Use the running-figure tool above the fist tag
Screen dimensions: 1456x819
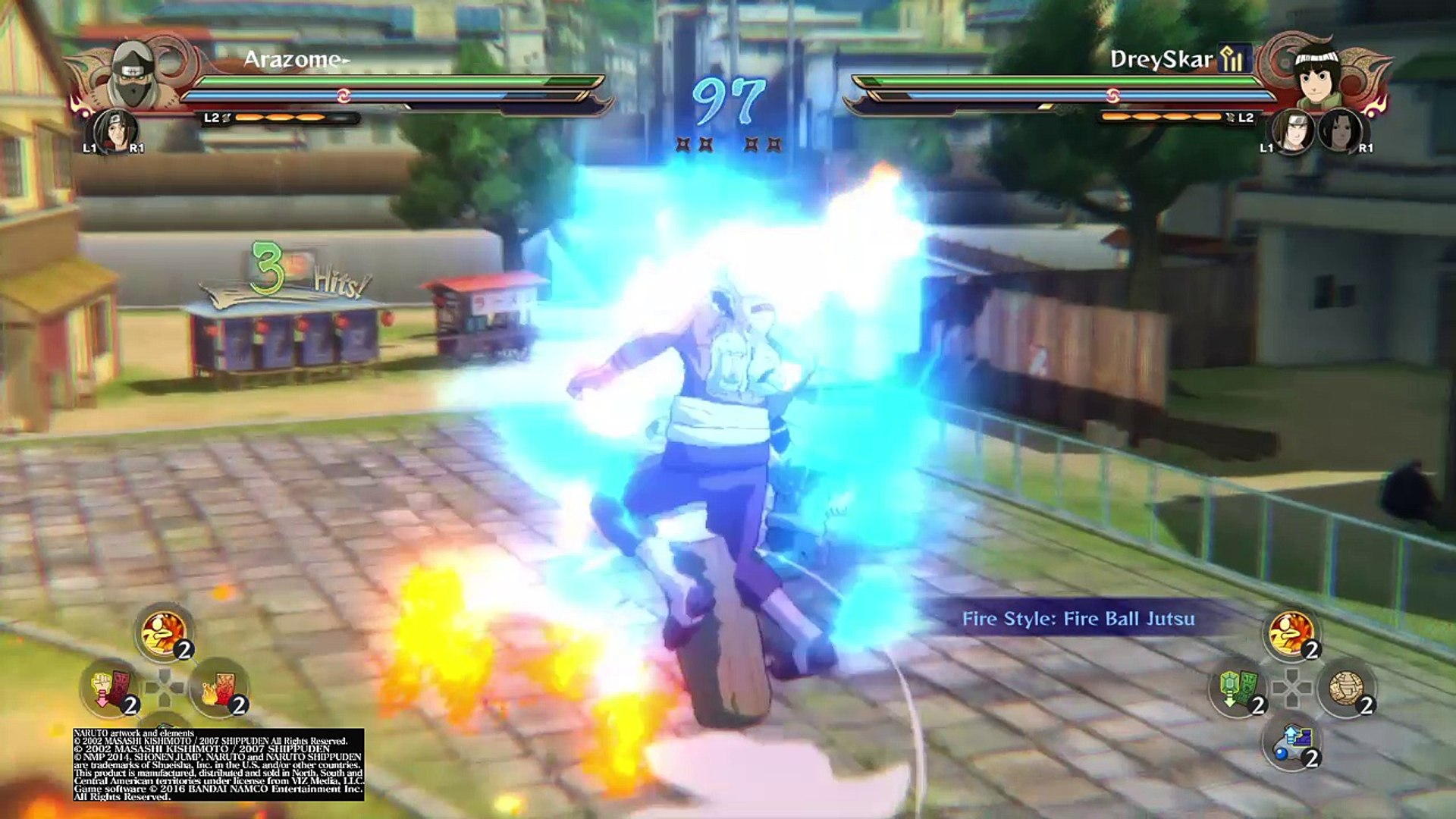[x=164, y=632]
